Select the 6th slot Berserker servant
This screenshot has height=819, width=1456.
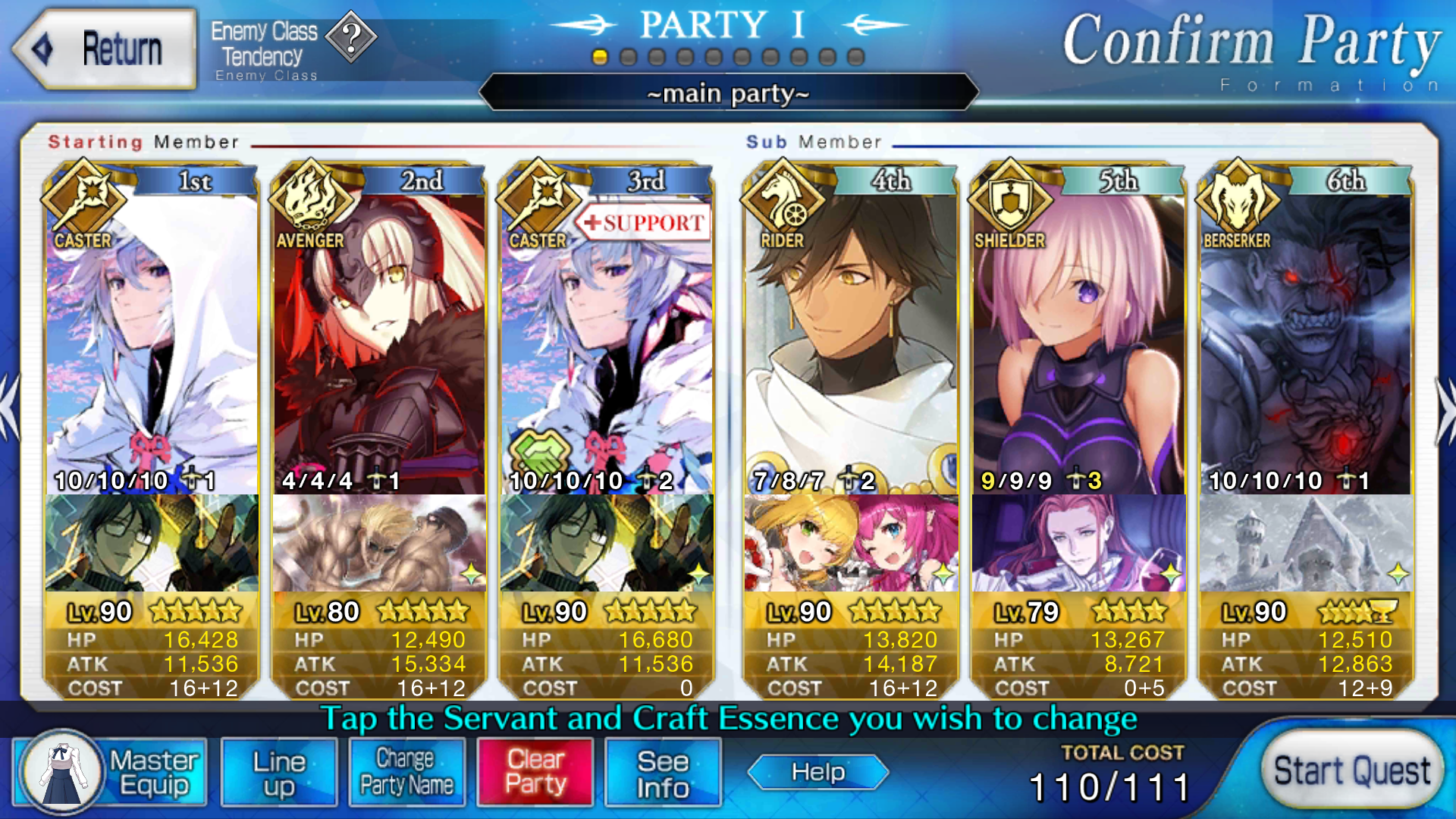[1306, 341]
